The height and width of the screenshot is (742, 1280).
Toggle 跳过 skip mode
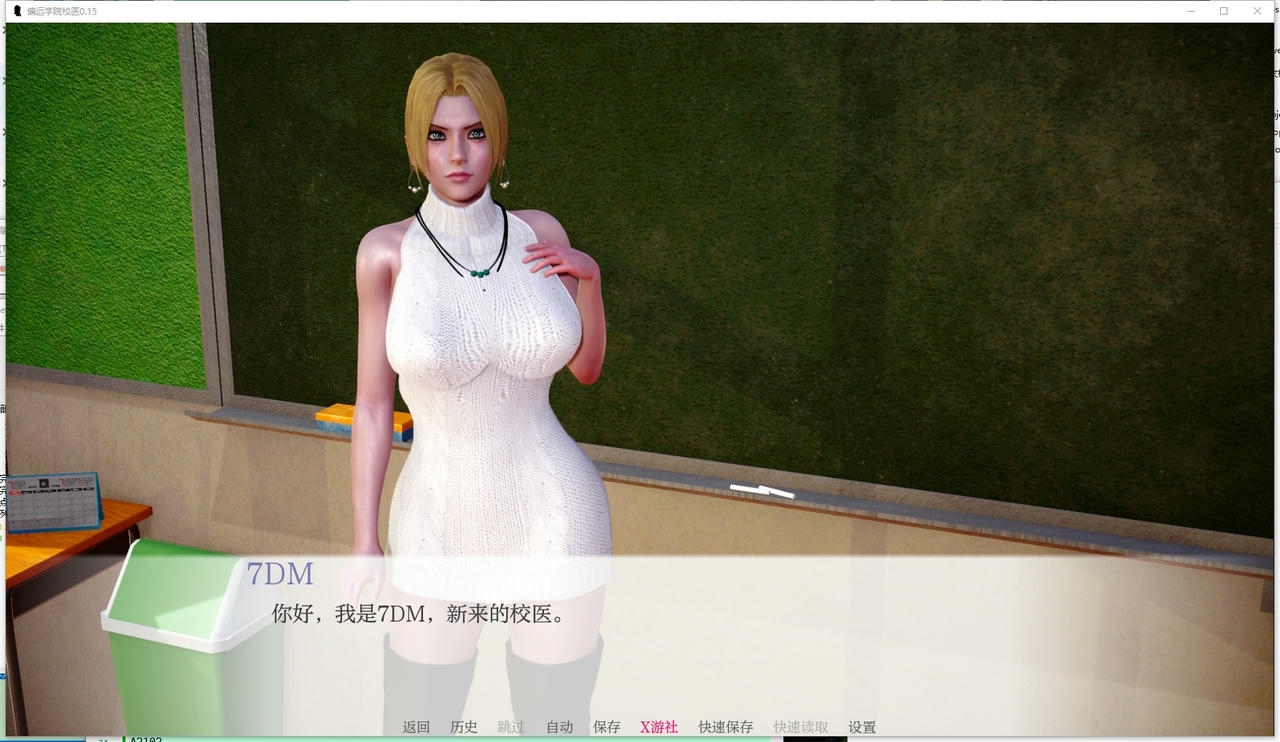(511, 727)
